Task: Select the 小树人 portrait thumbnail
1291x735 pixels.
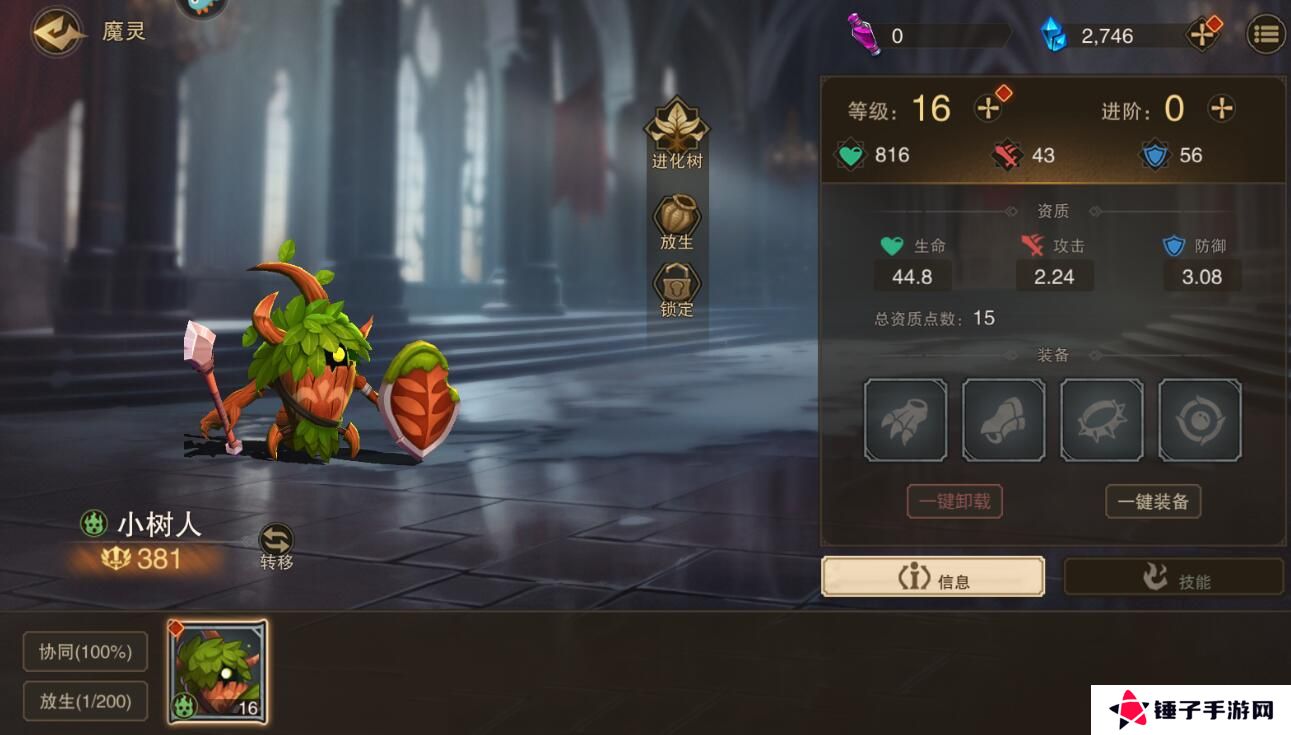Action: click(217, 671)
